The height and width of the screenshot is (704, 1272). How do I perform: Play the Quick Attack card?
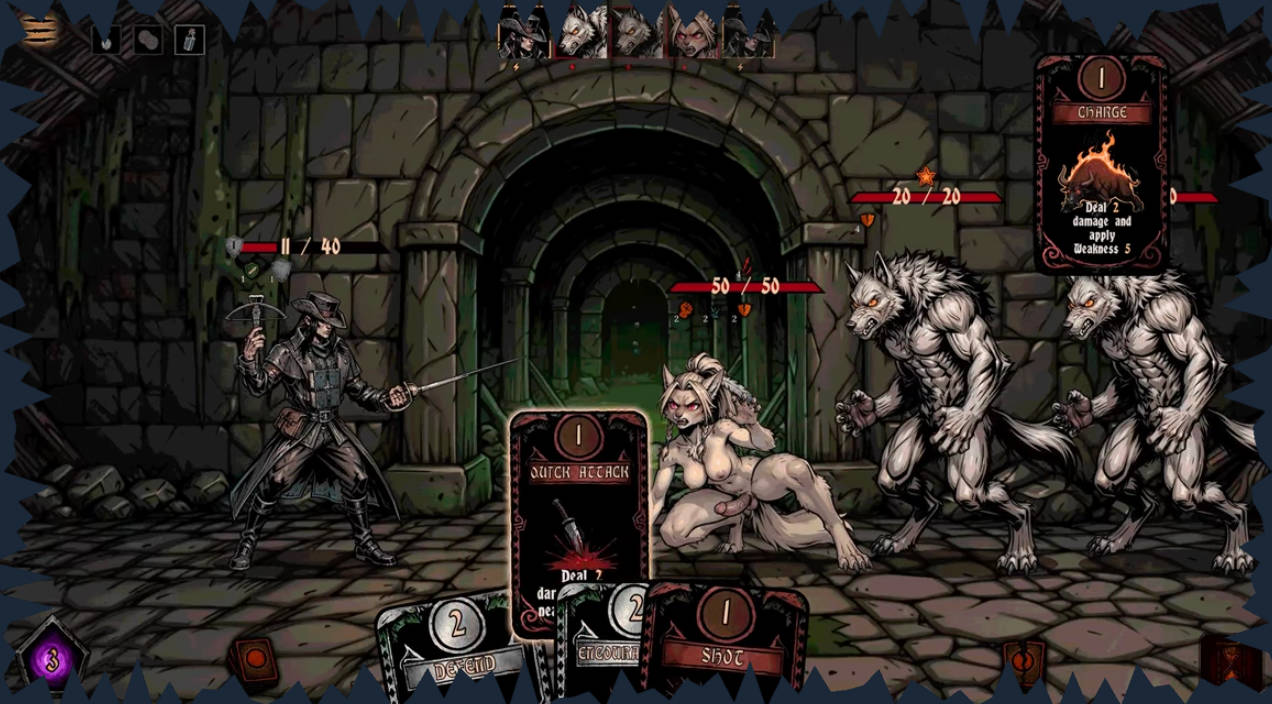pos(578,500)
